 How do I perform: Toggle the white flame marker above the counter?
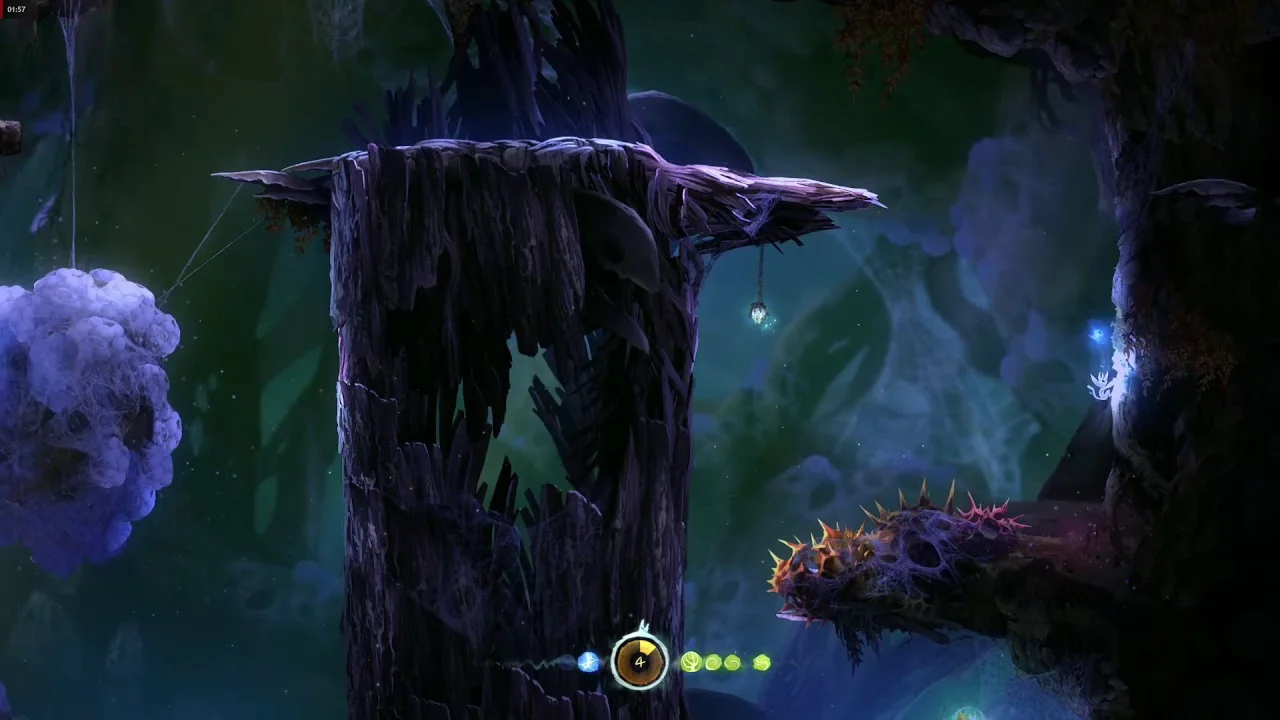pyautogui.click(x=643, y=627)
